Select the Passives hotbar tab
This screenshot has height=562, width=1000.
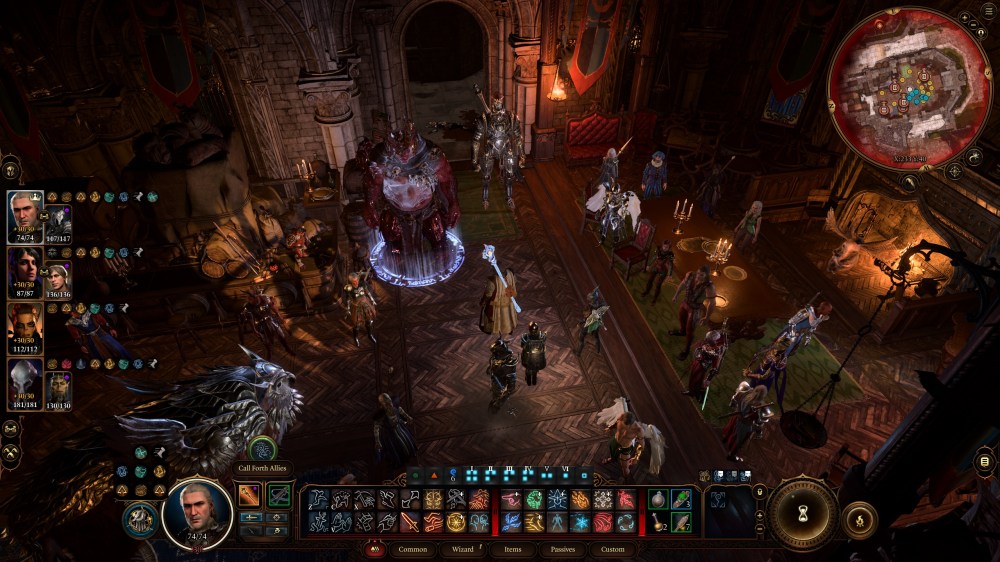click(x=561, y=549)
